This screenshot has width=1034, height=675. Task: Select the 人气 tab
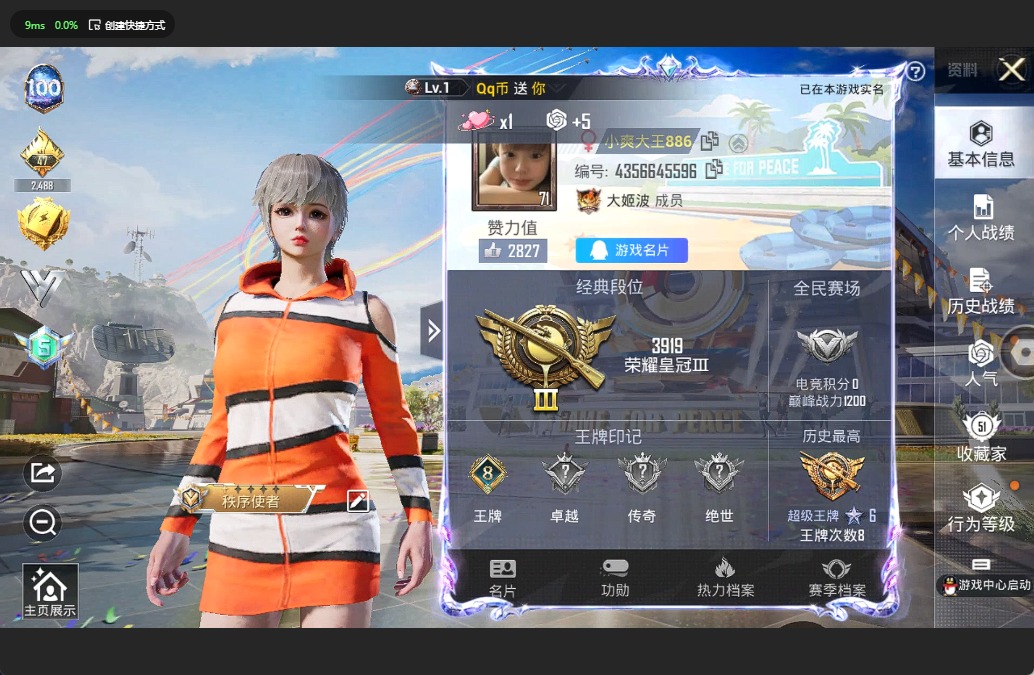pos(980,363)
